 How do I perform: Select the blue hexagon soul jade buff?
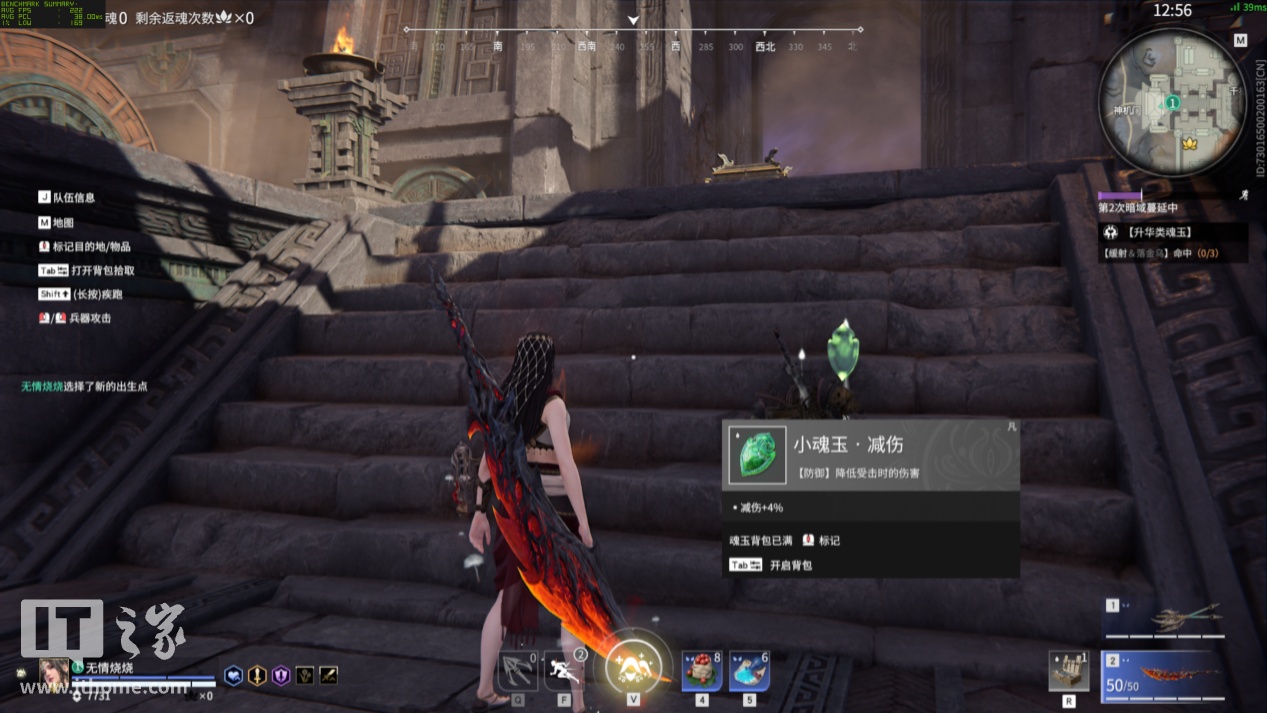pyautogui.click(x=233, y=676)
